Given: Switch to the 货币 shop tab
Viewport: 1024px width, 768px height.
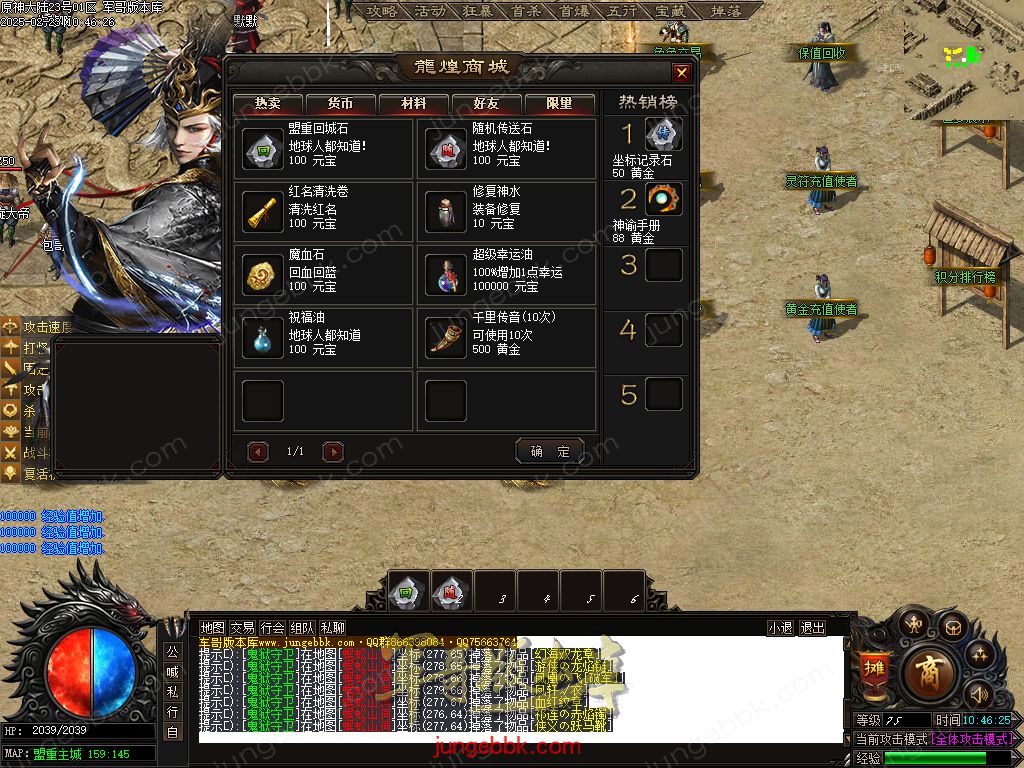Looking at the screenshot, I should point(340,104).
